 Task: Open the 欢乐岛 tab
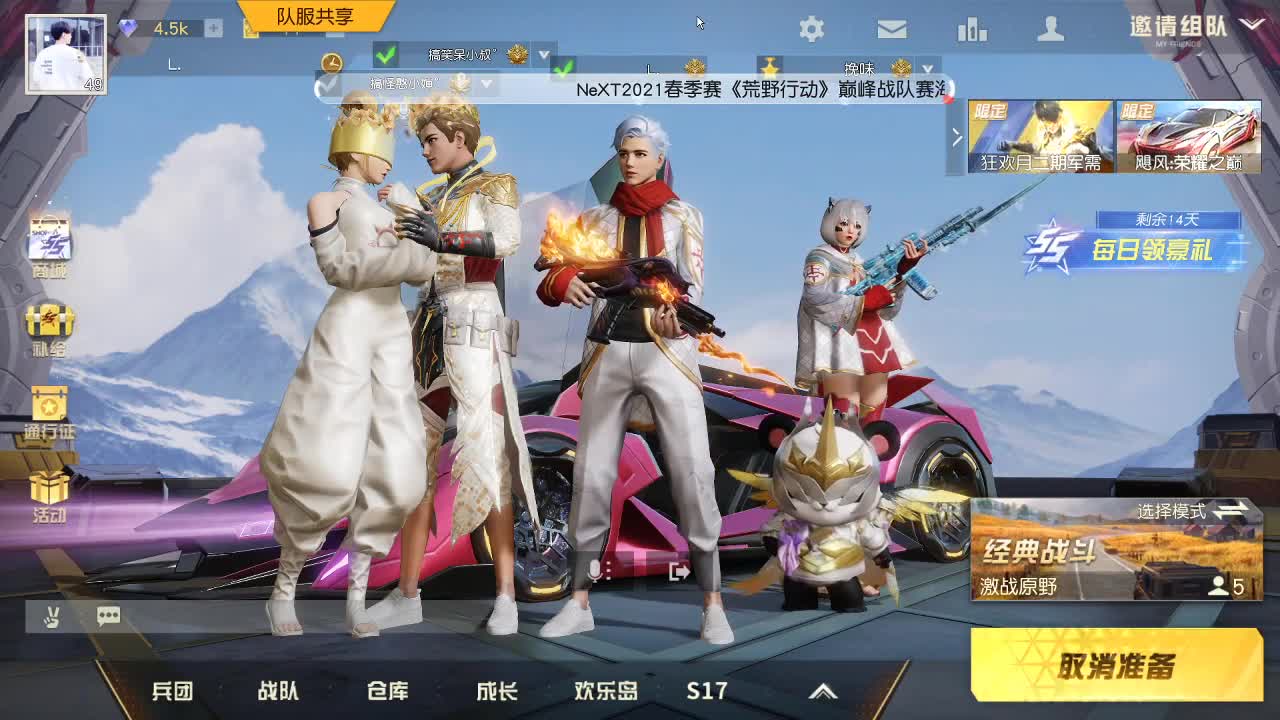click(x=608, y=690)
